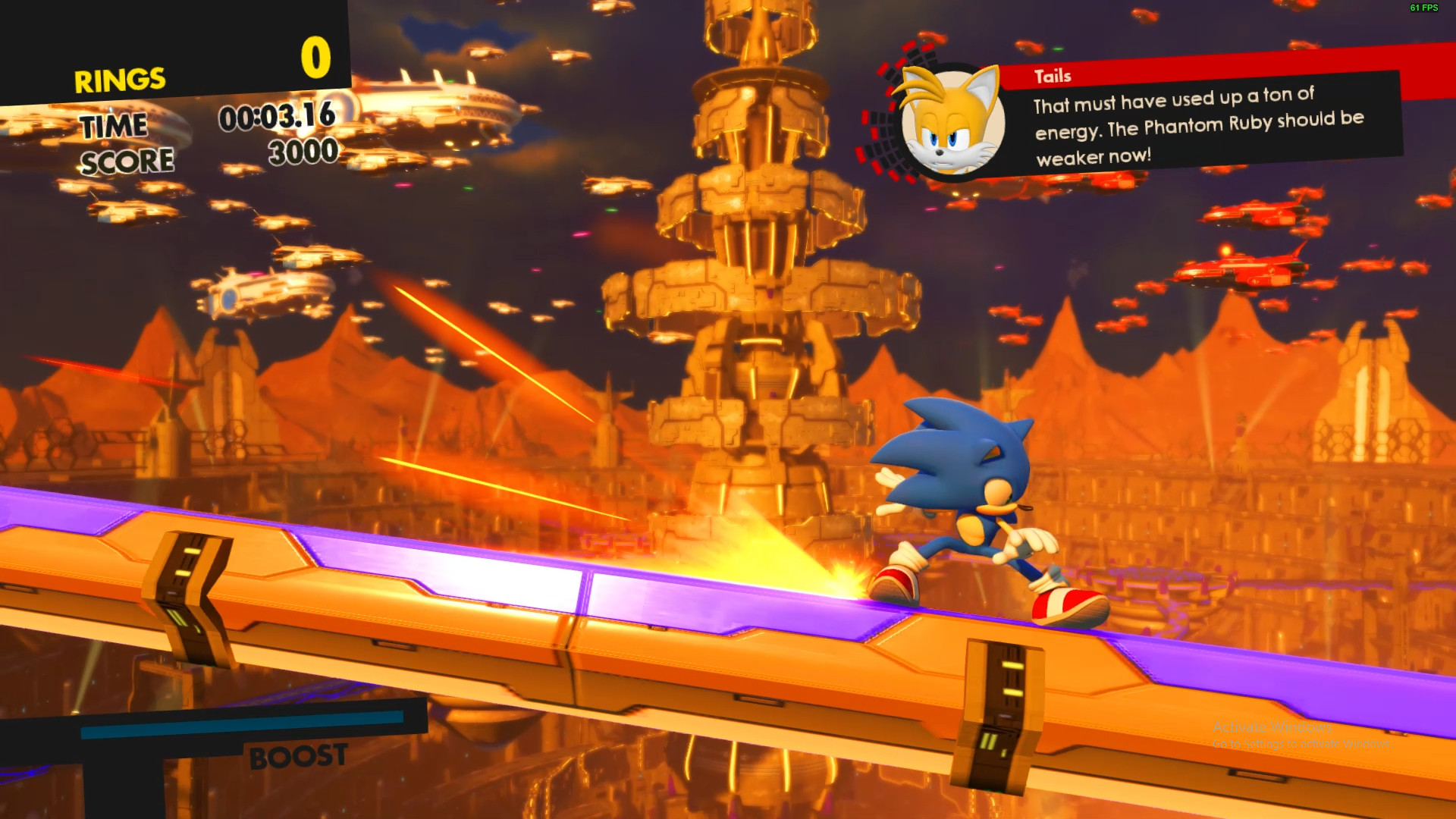Click the 61 FPS counter overlay
This screenshot has width=1456, height=819.
[x=1424, y=10]
